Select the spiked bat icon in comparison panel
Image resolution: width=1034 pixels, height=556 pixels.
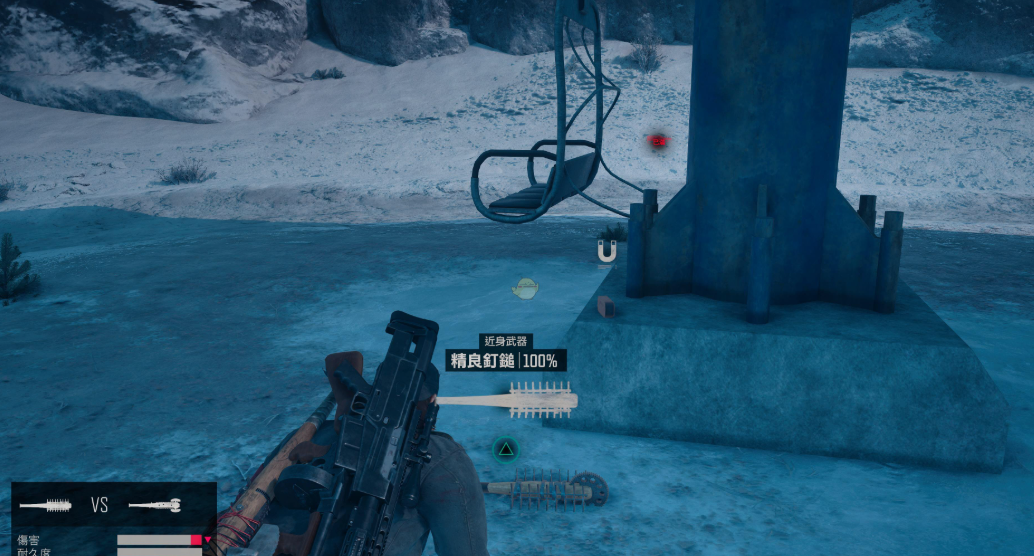click(45, 505)
